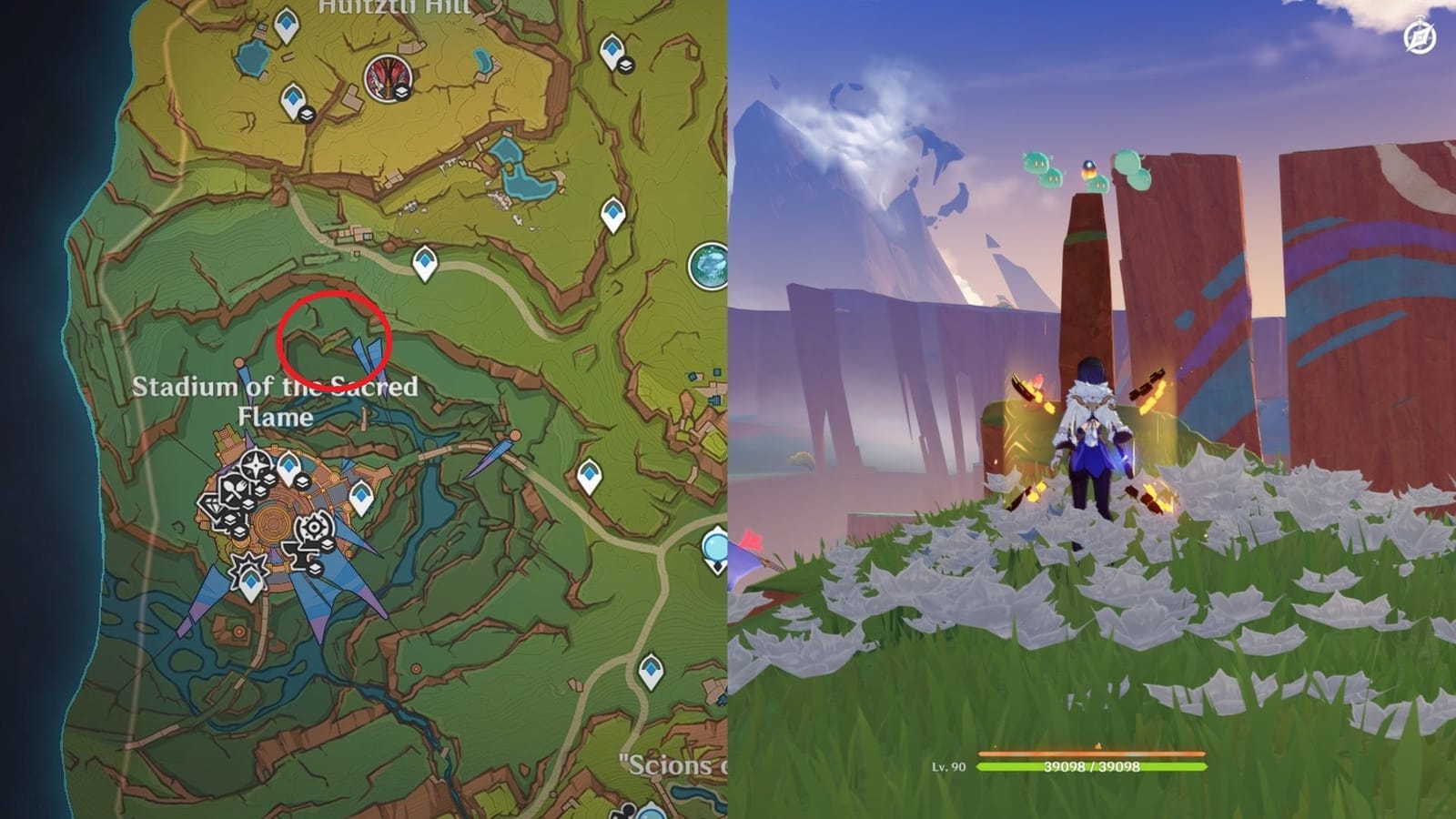Click the stacked-layers badge beside the Trounce Domain icon
The image size is (1456, 819).
[x=401, y=93]
